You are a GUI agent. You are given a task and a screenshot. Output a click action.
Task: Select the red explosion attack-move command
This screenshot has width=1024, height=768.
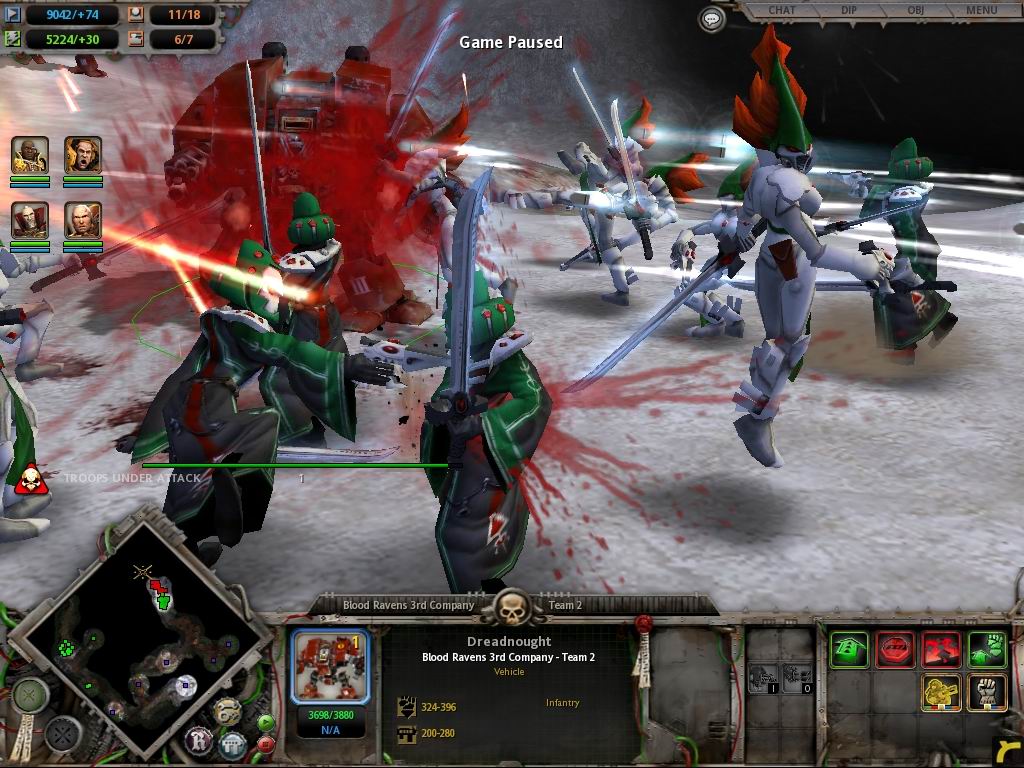941,649
